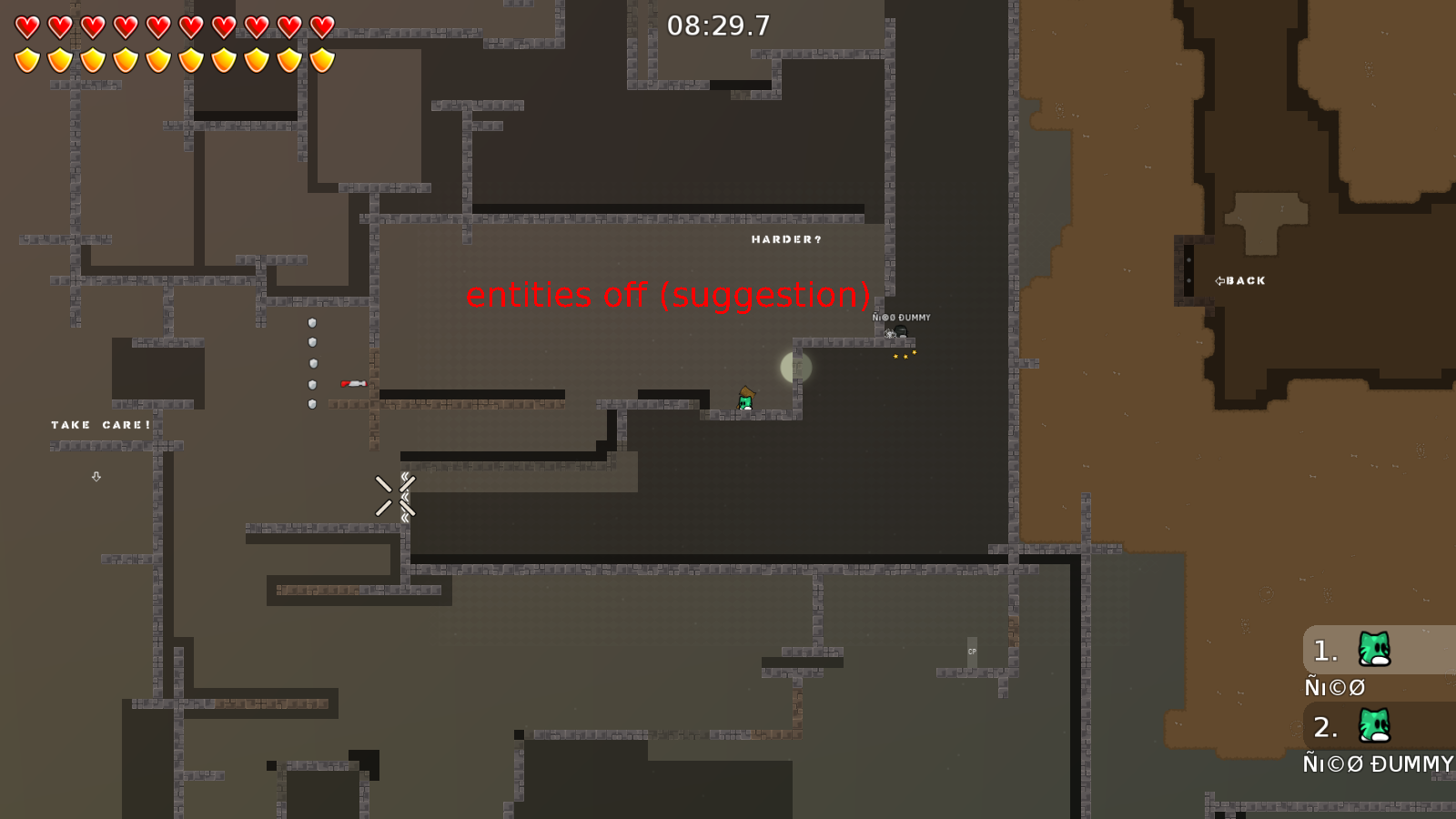This screenshot has height=819, width=1456.
Task: Click the last shield in the armor bar
Action: click(321, 58)
